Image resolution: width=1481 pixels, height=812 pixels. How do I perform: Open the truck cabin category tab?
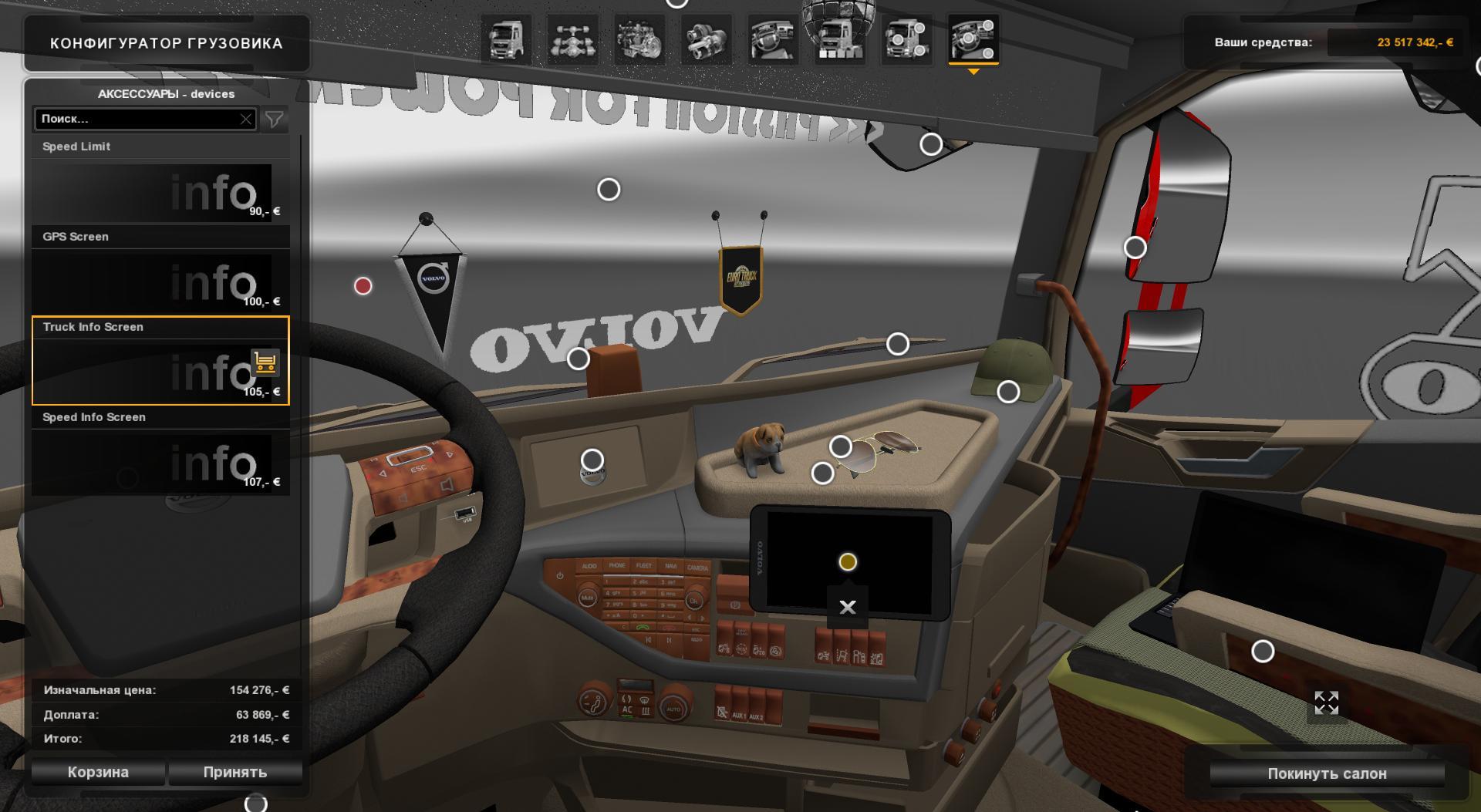point(506,40)
